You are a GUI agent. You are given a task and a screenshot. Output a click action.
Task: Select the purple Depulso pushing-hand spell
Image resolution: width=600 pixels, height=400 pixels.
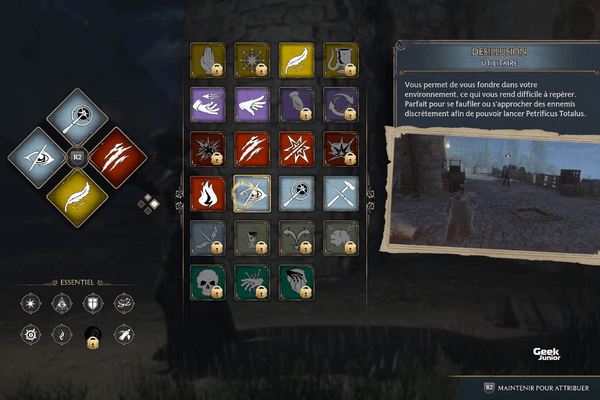250,104
